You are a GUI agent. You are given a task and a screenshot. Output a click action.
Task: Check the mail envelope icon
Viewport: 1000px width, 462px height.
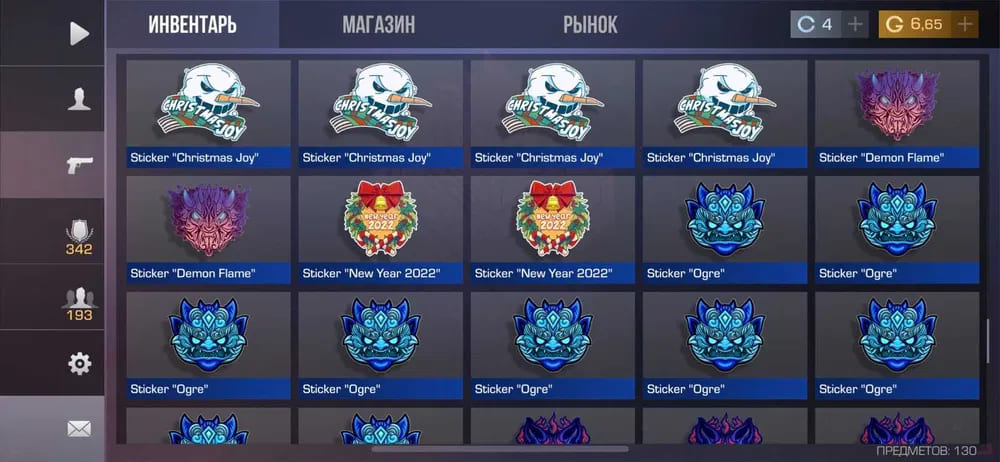[x=79, y=429]
